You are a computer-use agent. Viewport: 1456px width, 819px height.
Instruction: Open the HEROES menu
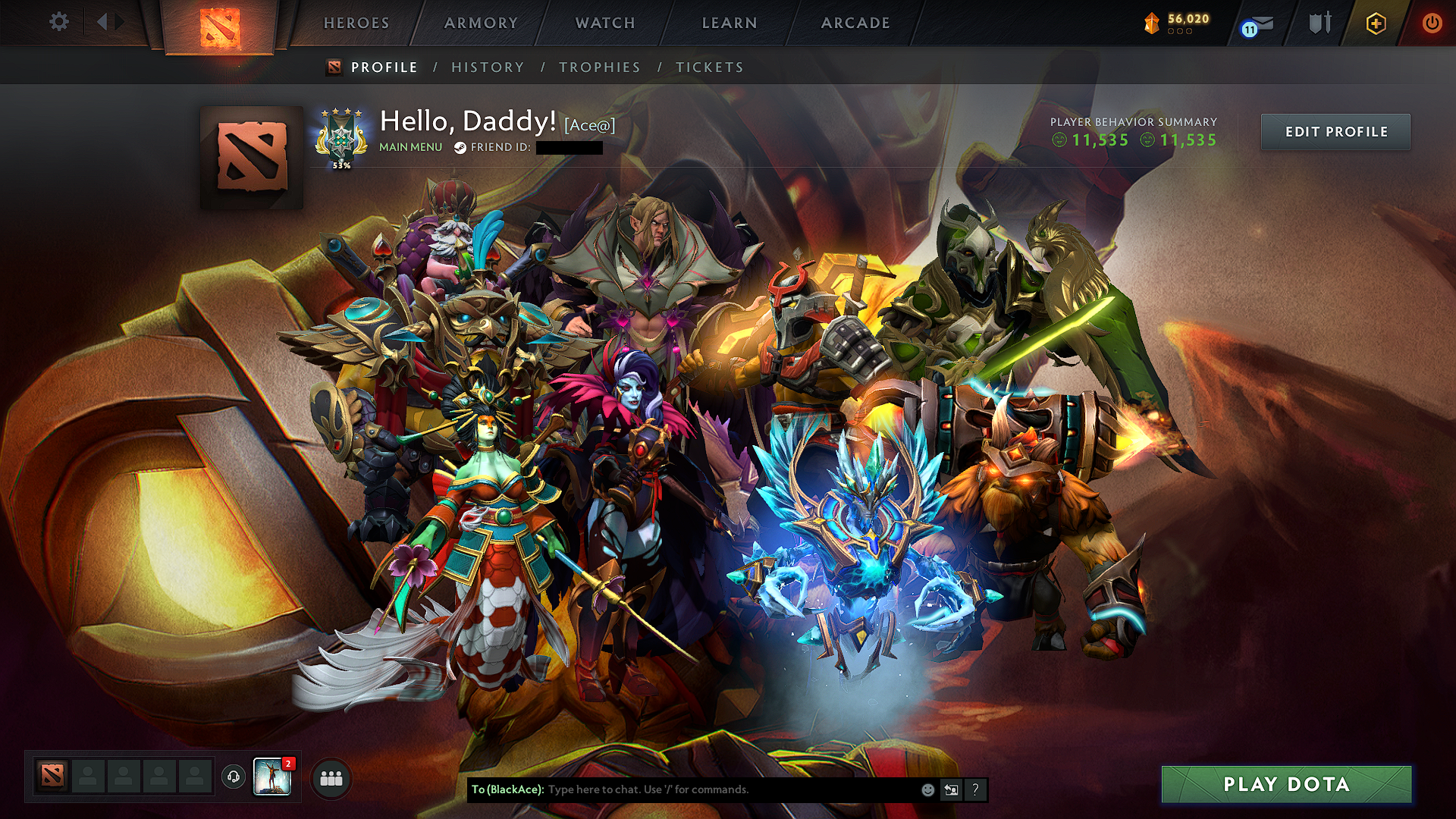point(356,23)
